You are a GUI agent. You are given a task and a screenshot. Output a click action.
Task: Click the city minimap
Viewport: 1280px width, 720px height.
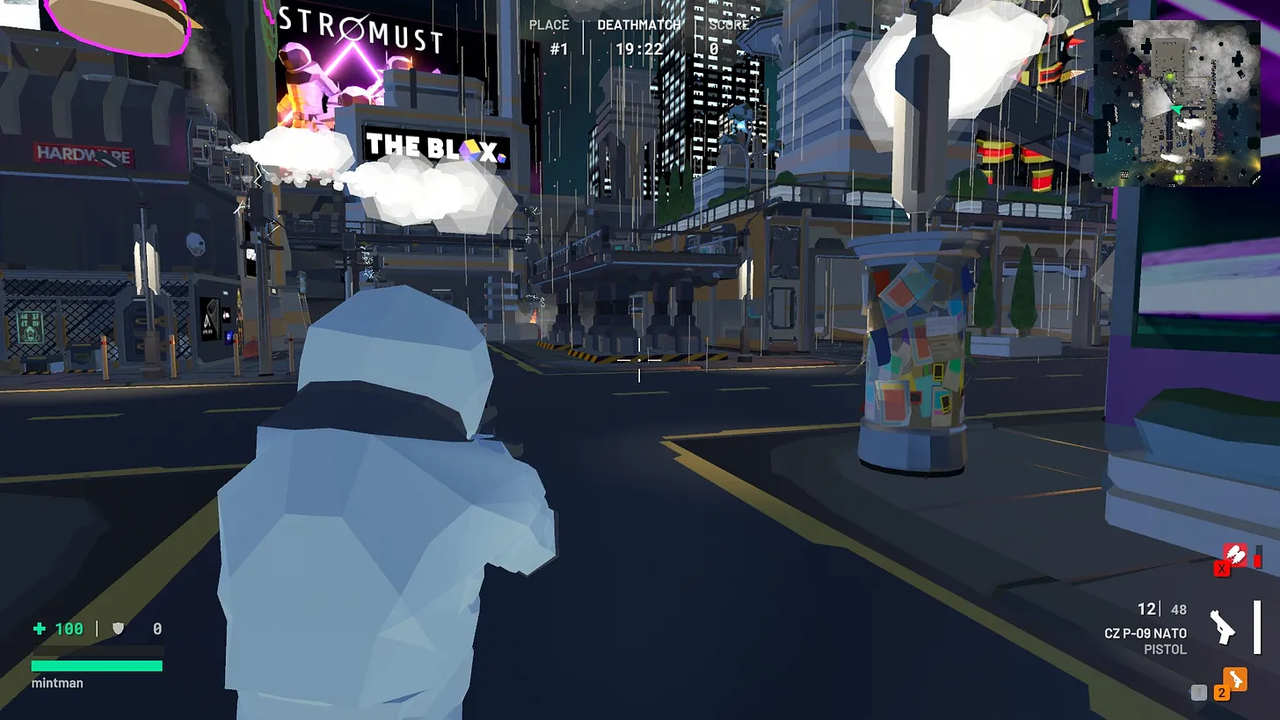1177,103
